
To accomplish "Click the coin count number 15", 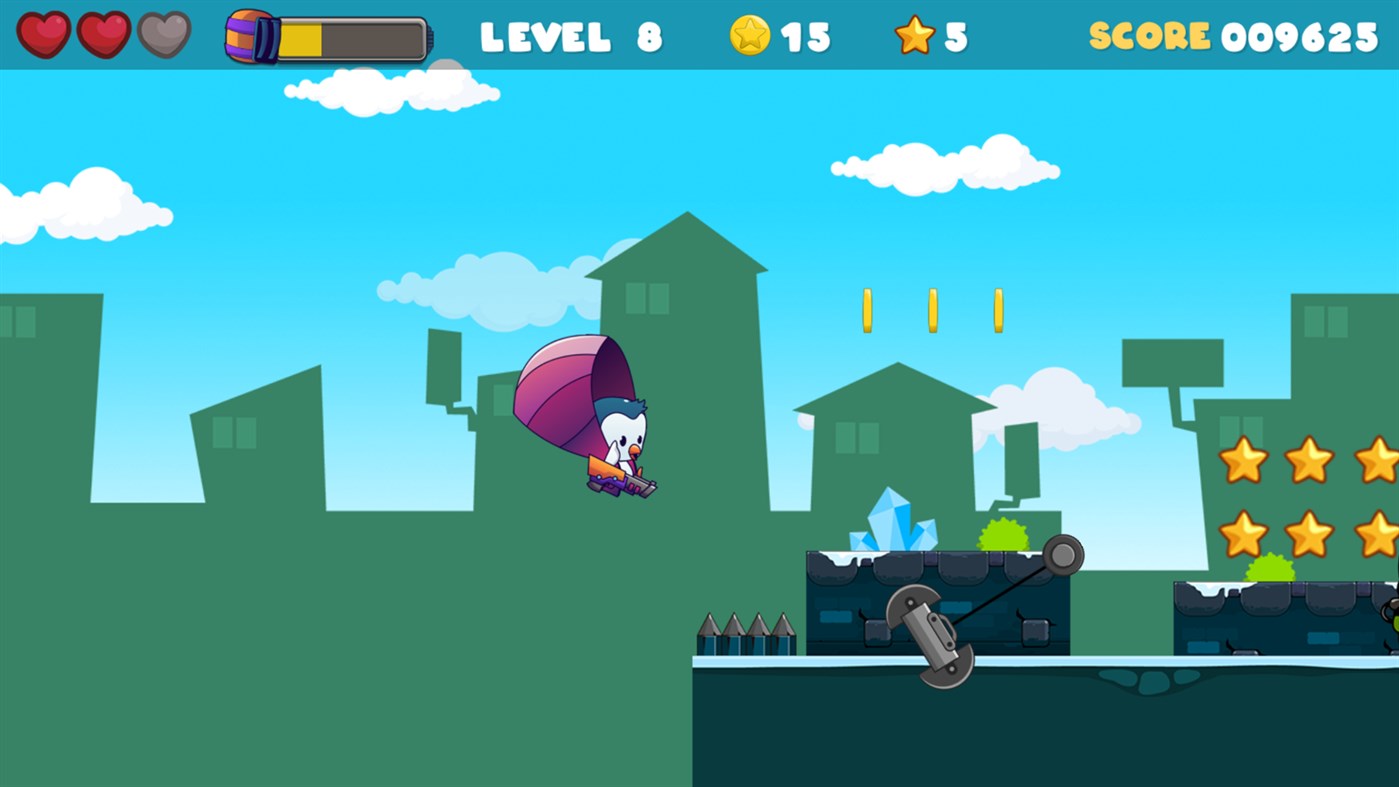I will point(805,35).
